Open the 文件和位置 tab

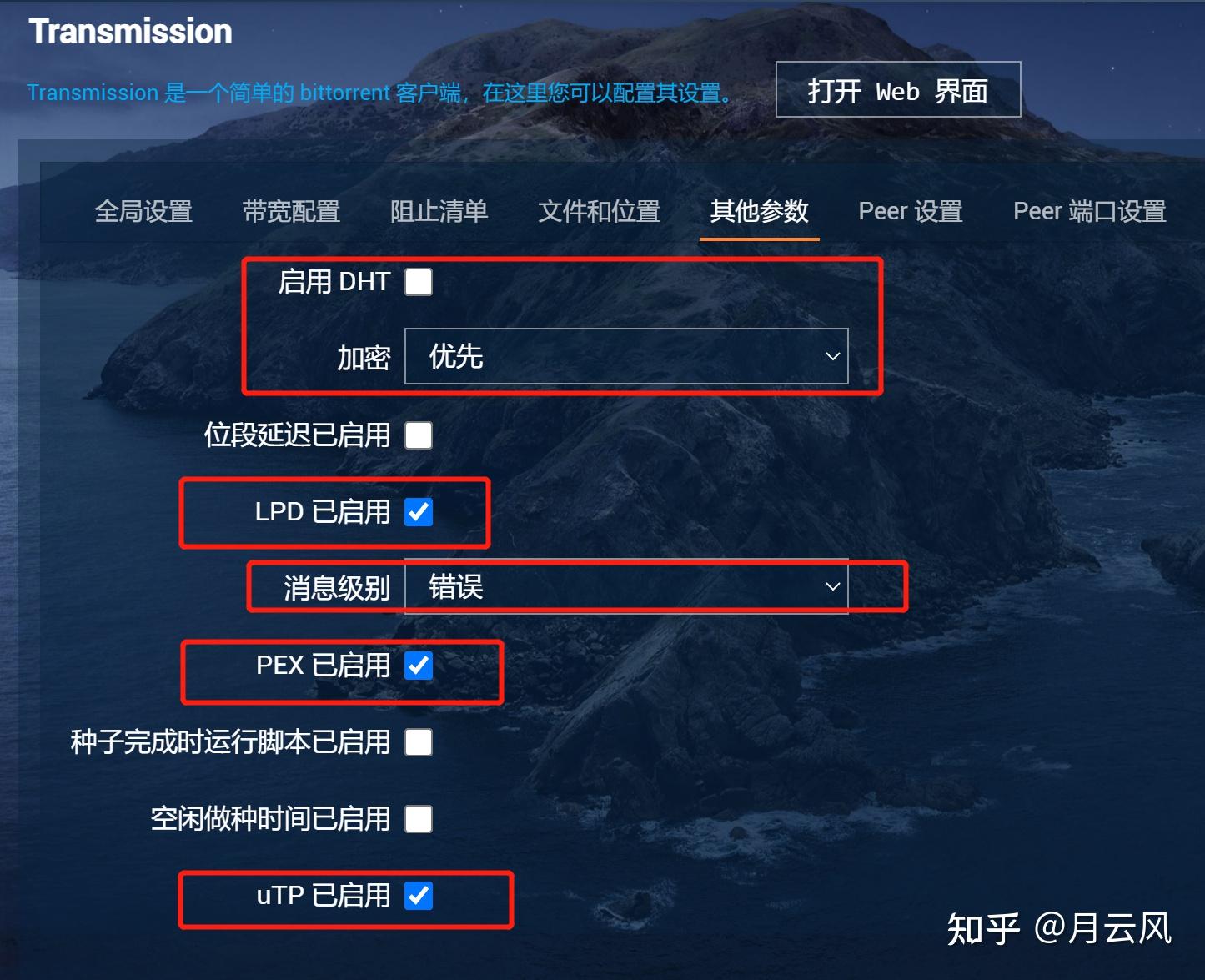point(599,211)
